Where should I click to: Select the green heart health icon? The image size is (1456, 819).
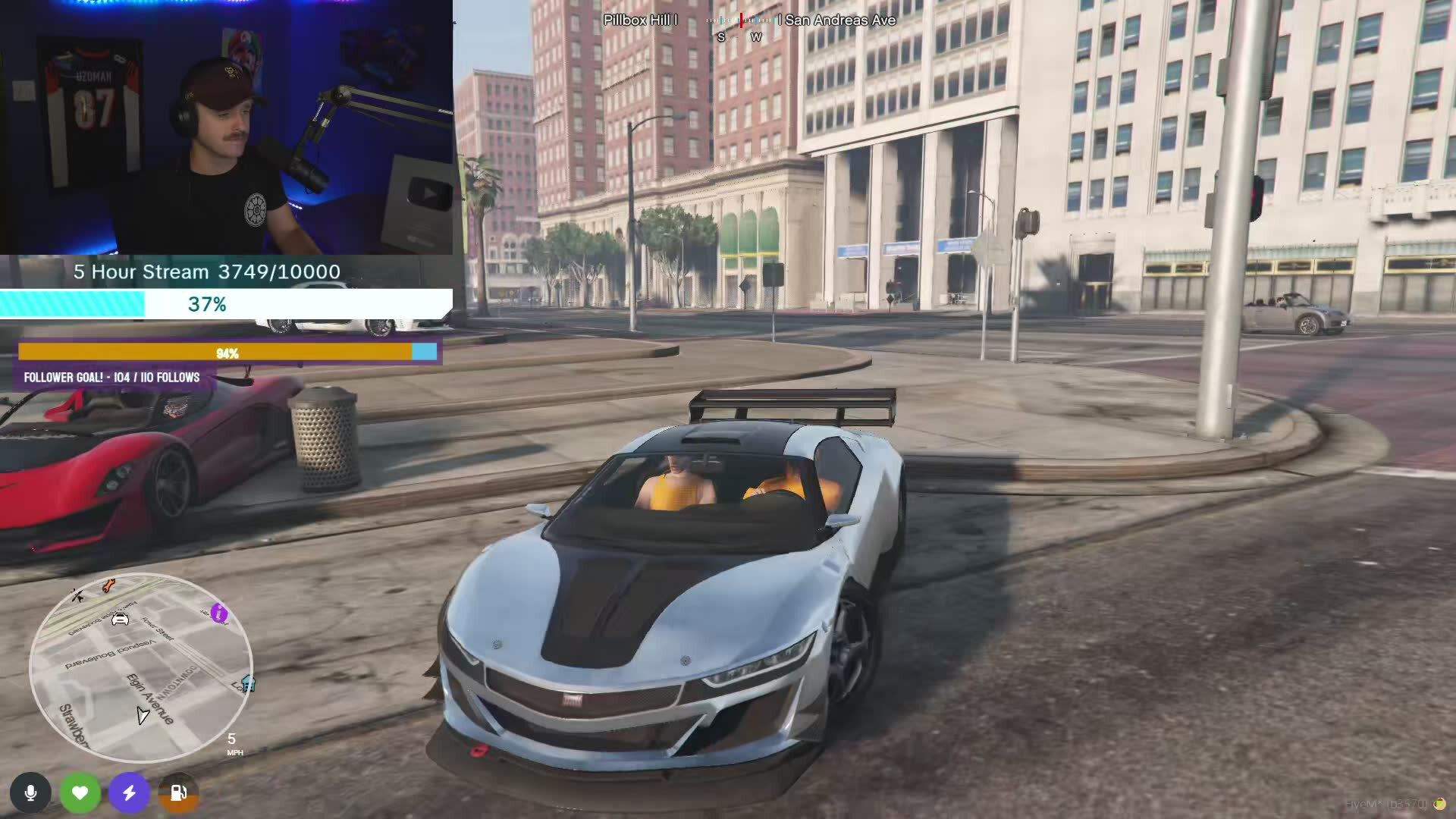(x=80, y=793)
